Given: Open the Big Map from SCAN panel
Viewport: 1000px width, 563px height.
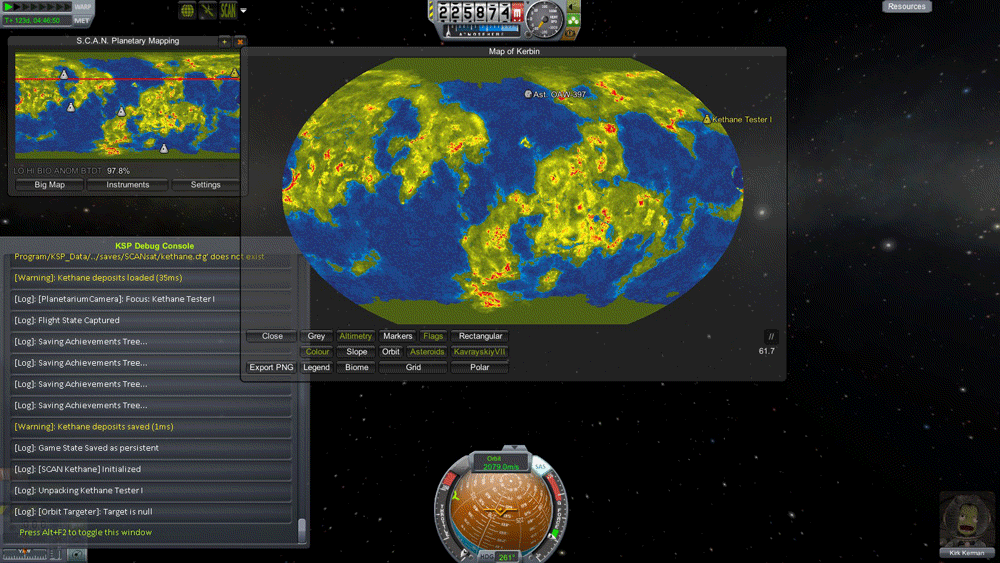Looking at the screenshot, I should [49, 185].
